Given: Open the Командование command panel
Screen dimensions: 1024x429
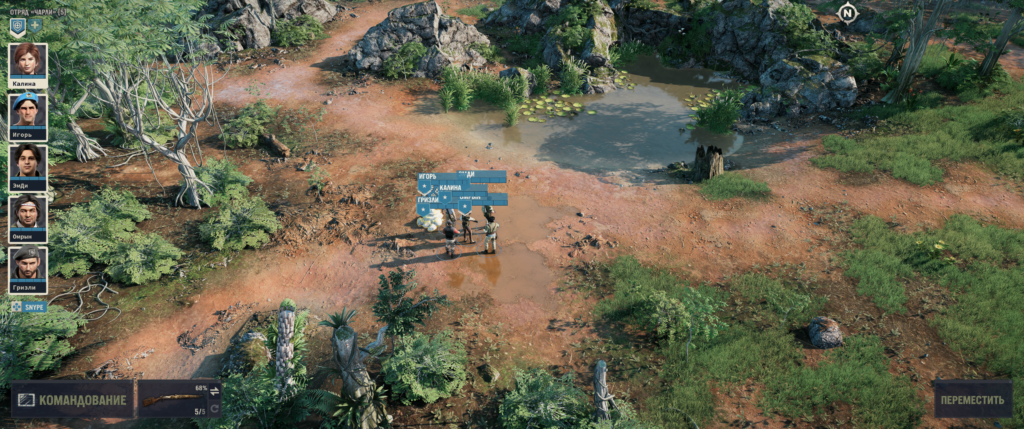Looking at the screenshot, I should tap(72, 400).
